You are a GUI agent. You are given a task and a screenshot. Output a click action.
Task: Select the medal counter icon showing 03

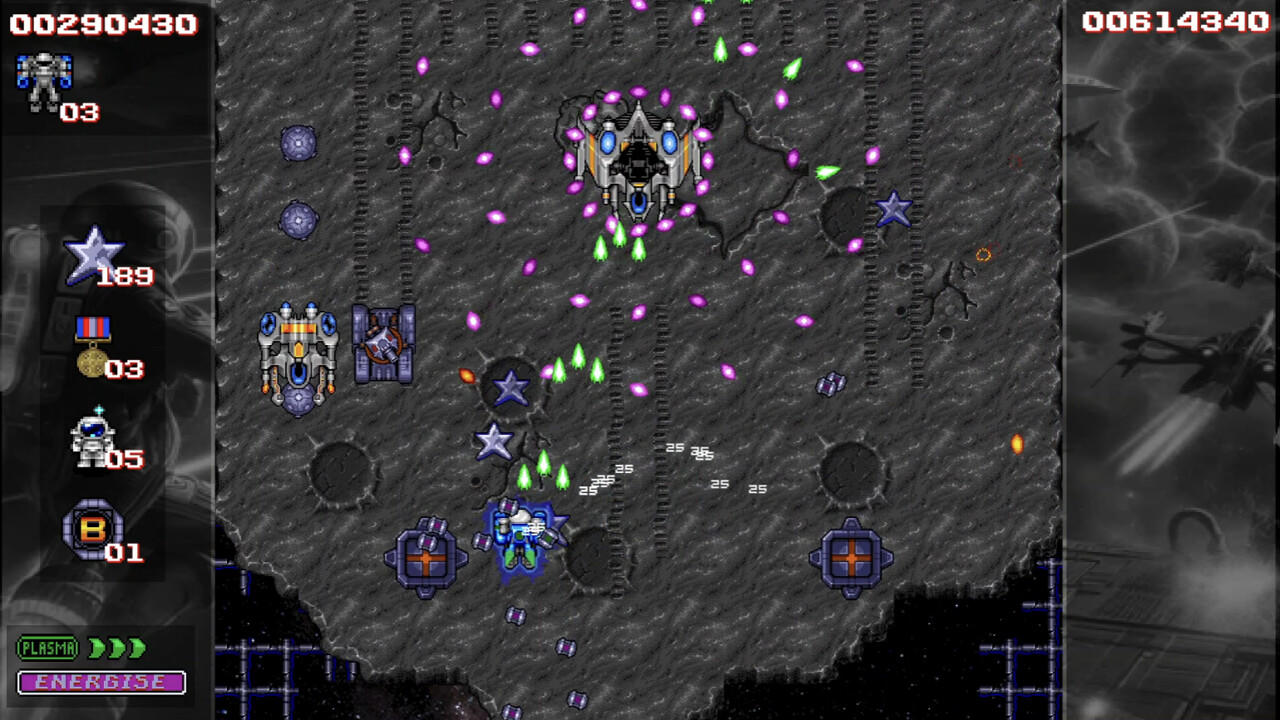(x=95, y=345)
